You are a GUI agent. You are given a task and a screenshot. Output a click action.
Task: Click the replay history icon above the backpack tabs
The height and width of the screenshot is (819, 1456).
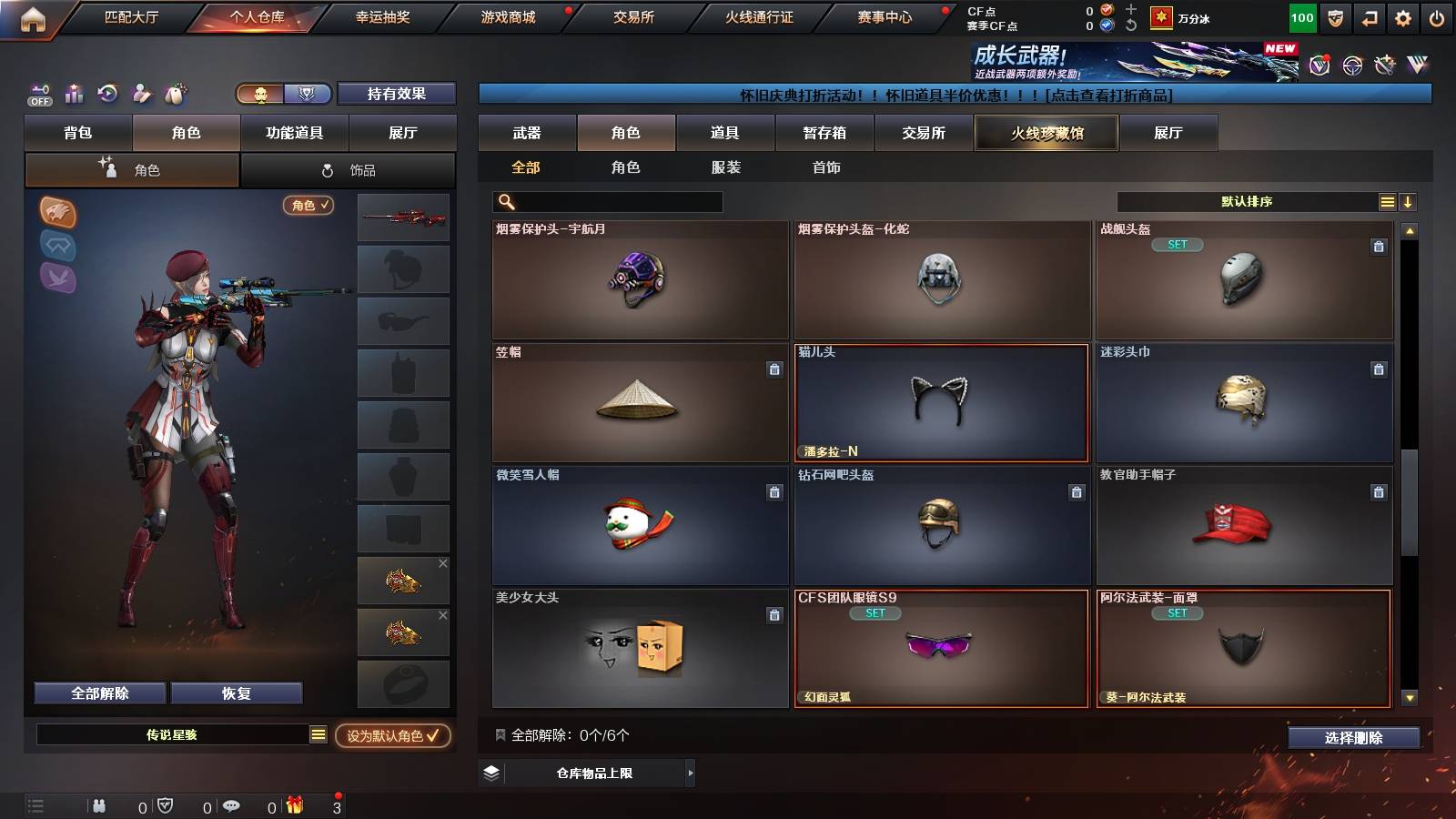tap(108, 94)
